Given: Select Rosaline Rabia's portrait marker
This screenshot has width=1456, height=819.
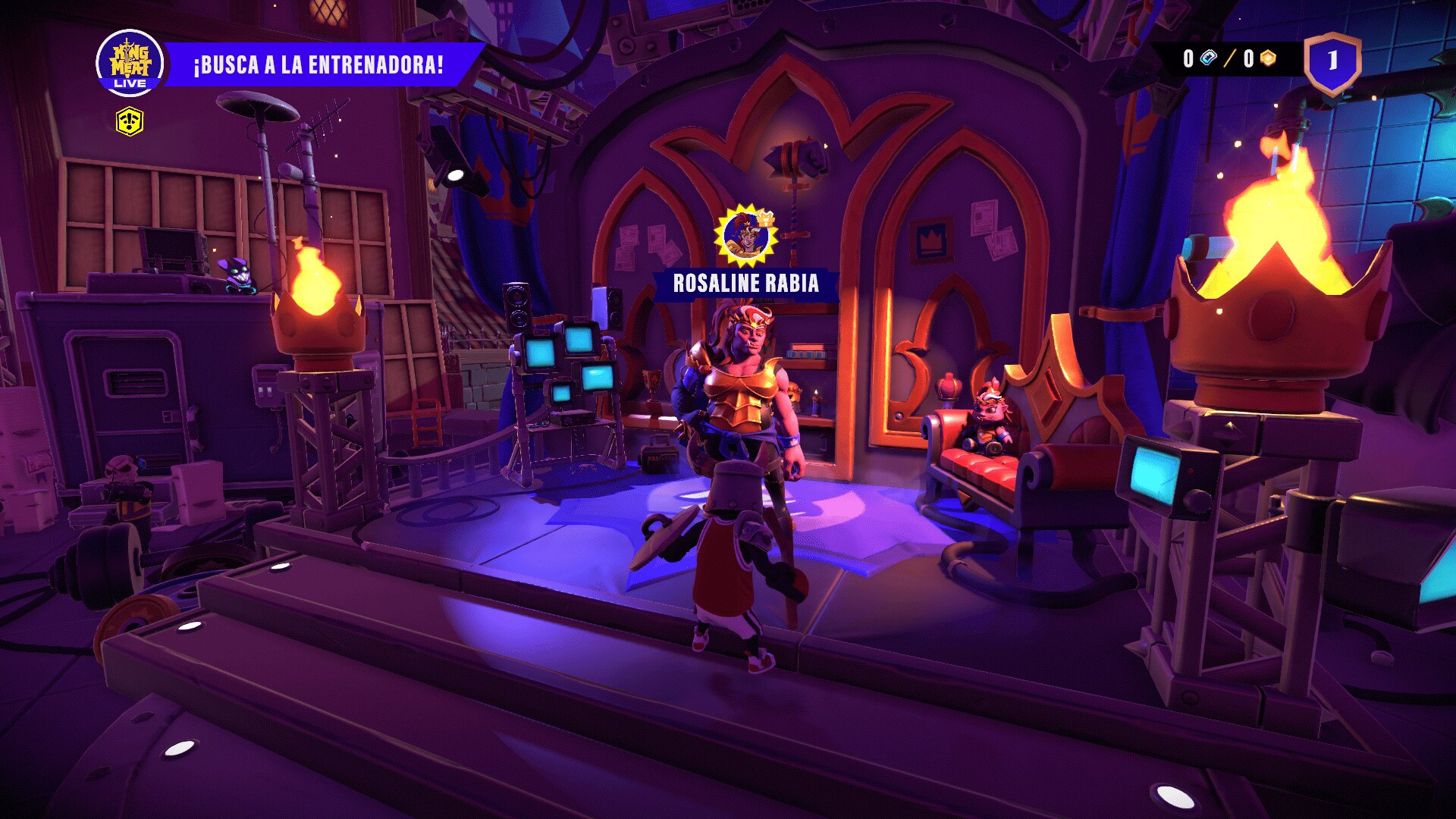Looking at the screenshot, I should pos(746,236).
